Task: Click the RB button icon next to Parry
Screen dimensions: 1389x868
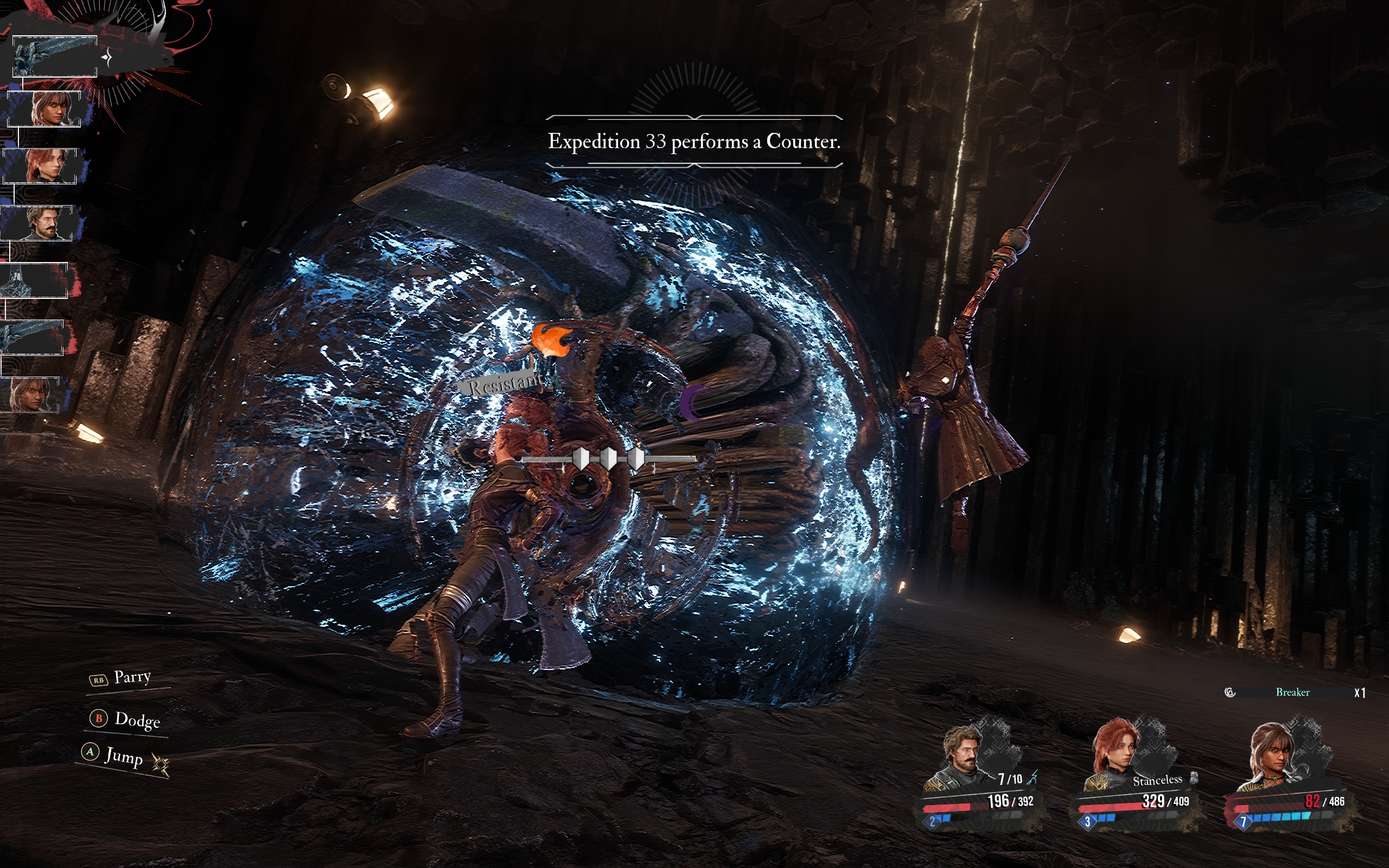Action: tap(98, 680)
